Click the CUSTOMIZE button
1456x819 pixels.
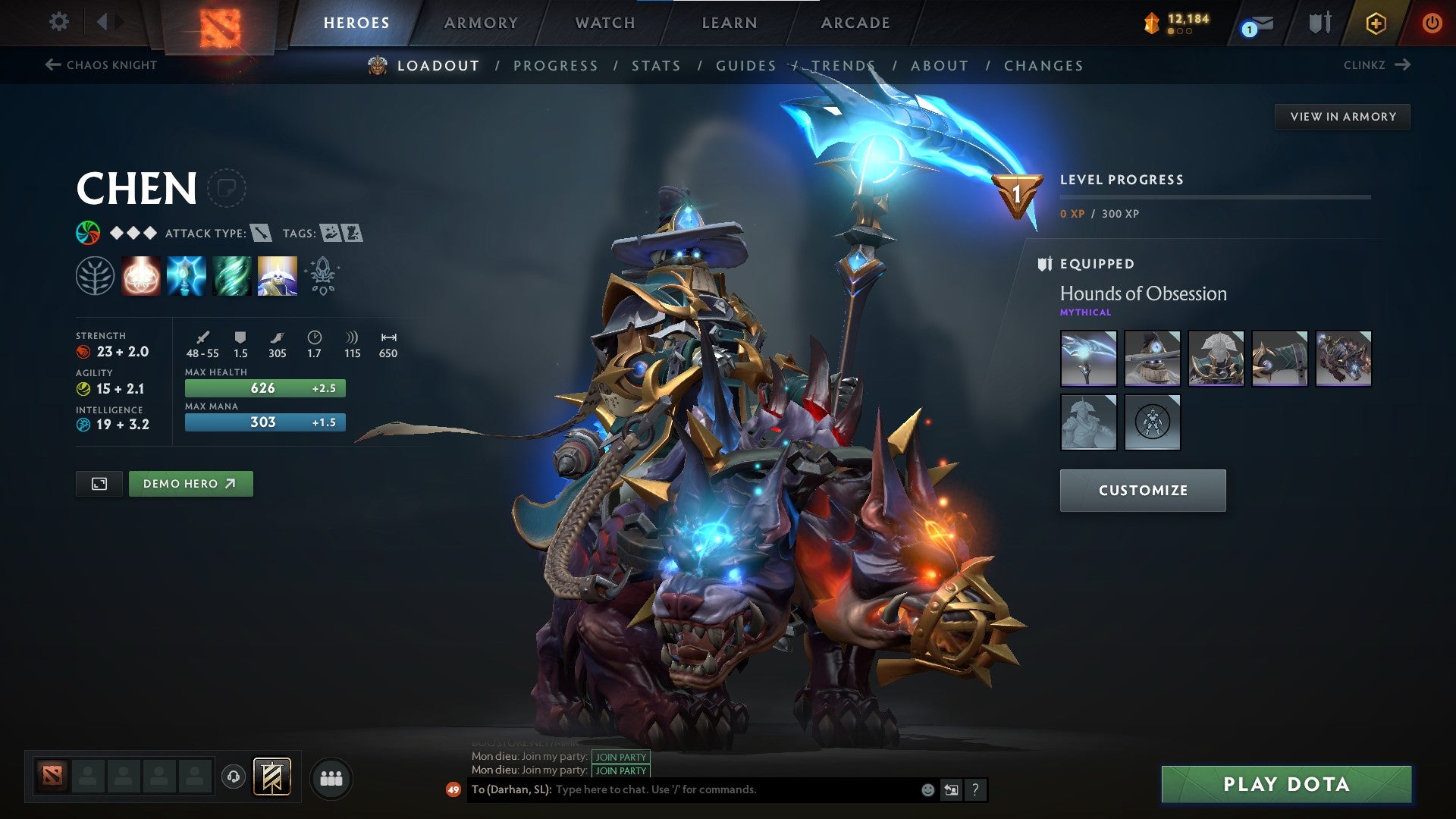[x=1142, y=490]
